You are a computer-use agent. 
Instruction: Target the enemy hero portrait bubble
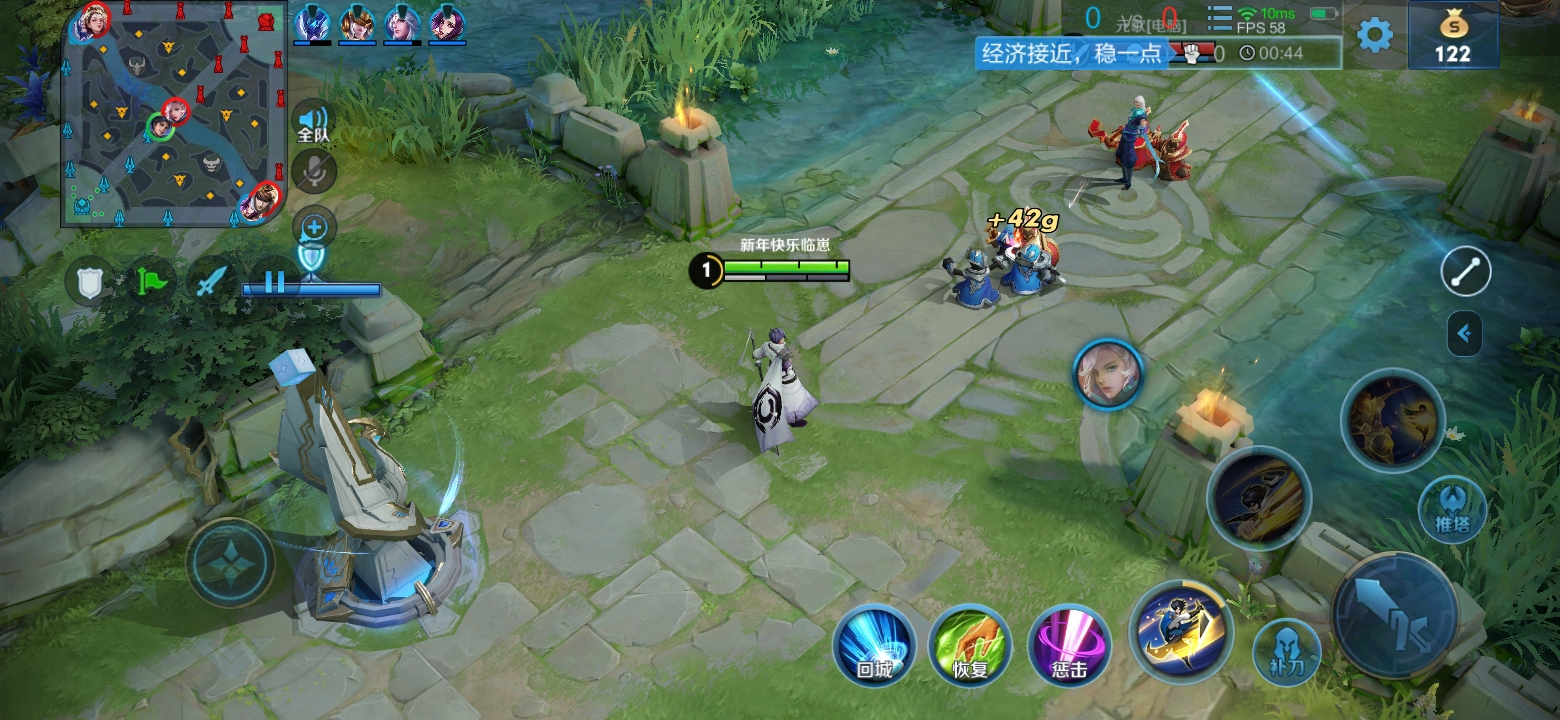point(1107,373)
